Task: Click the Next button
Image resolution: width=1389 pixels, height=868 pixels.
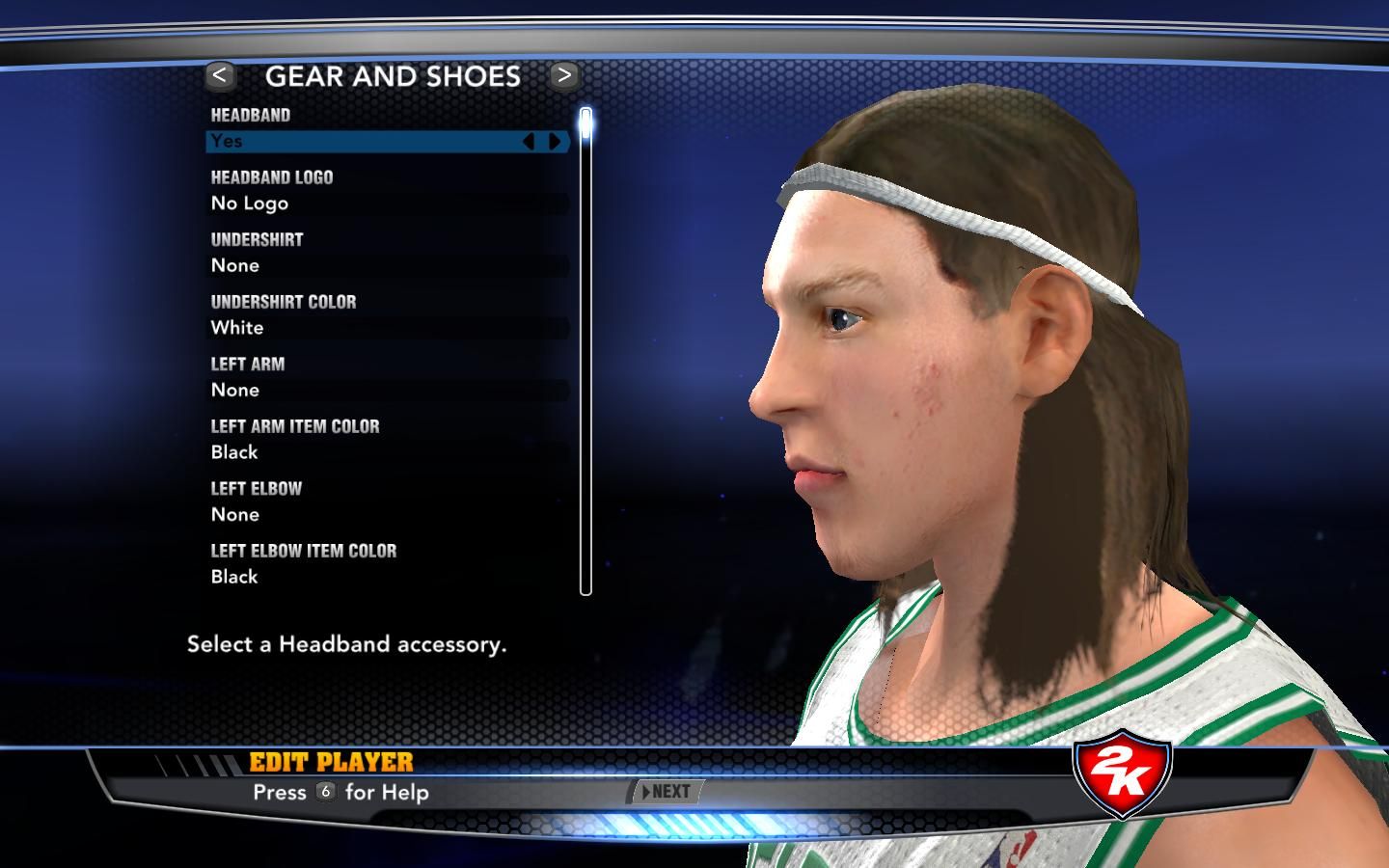Action: coord(666,792)
